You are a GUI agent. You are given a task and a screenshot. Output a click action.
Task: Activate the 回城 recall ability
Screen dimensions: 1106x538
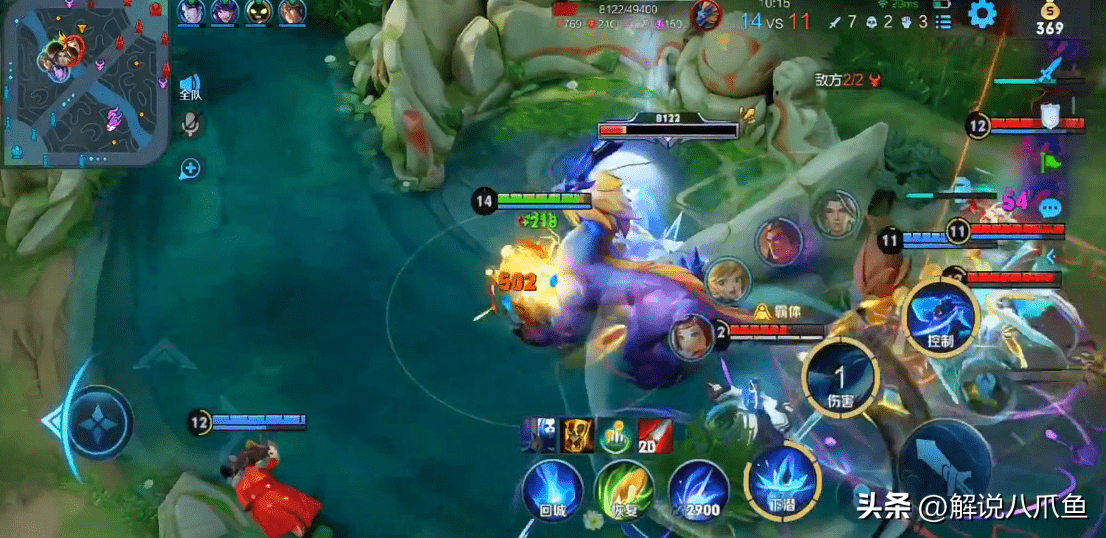[553, 488]
